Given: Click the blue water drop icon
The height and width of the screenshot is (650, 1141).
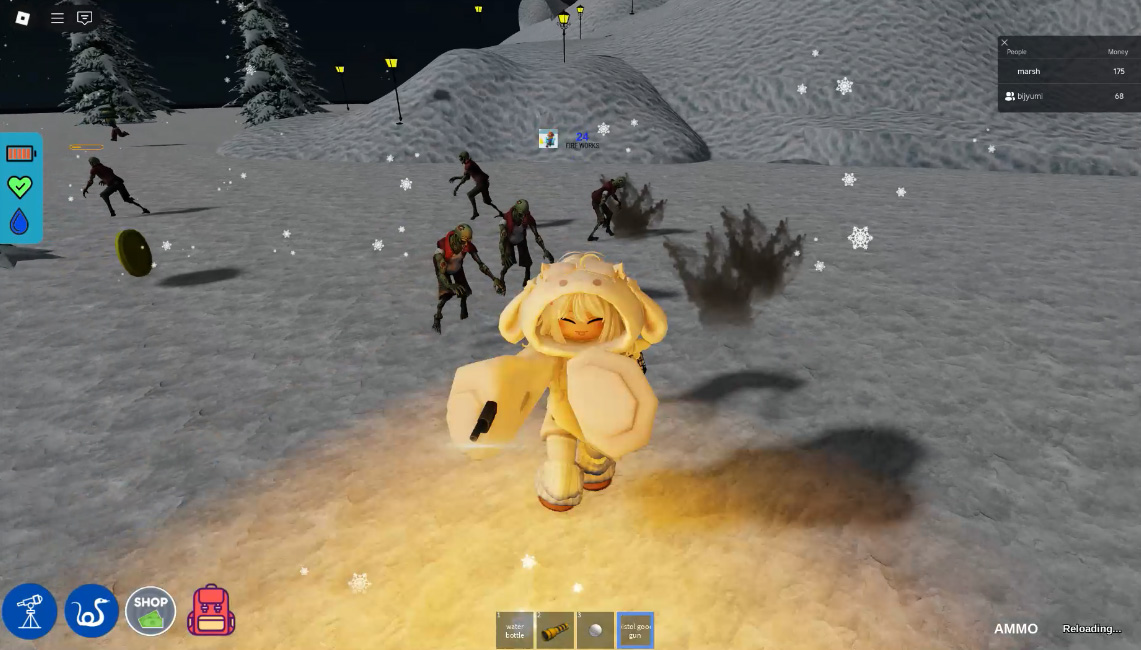Looking at the screenshot, I should click(x=20, y=221).
